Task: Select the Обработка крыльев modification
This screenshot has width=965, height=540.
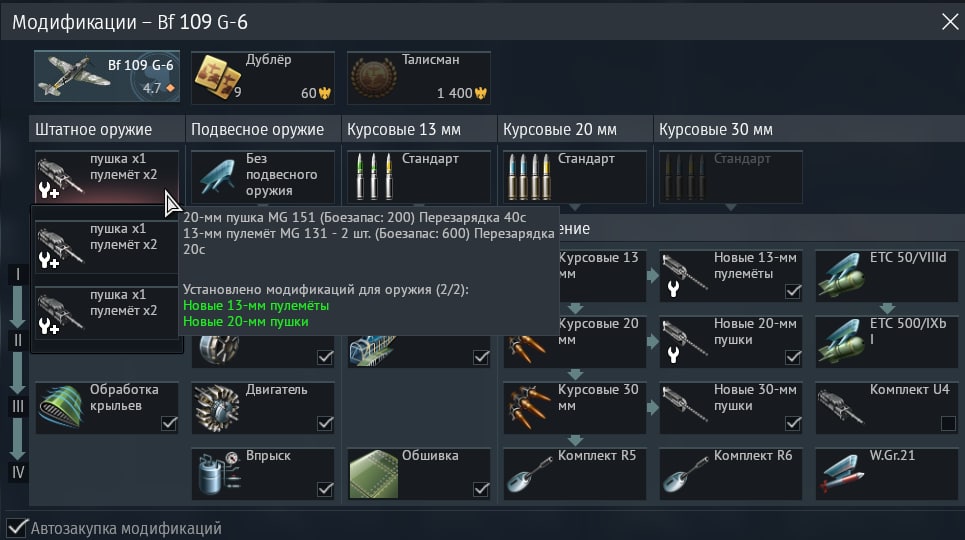Action: pos(107,407)
